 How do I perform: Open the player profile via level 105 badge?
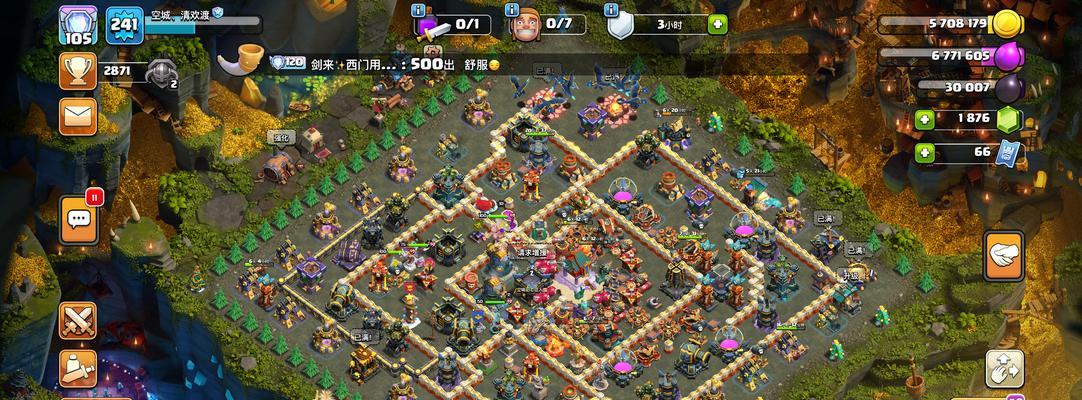click(77, 25)
